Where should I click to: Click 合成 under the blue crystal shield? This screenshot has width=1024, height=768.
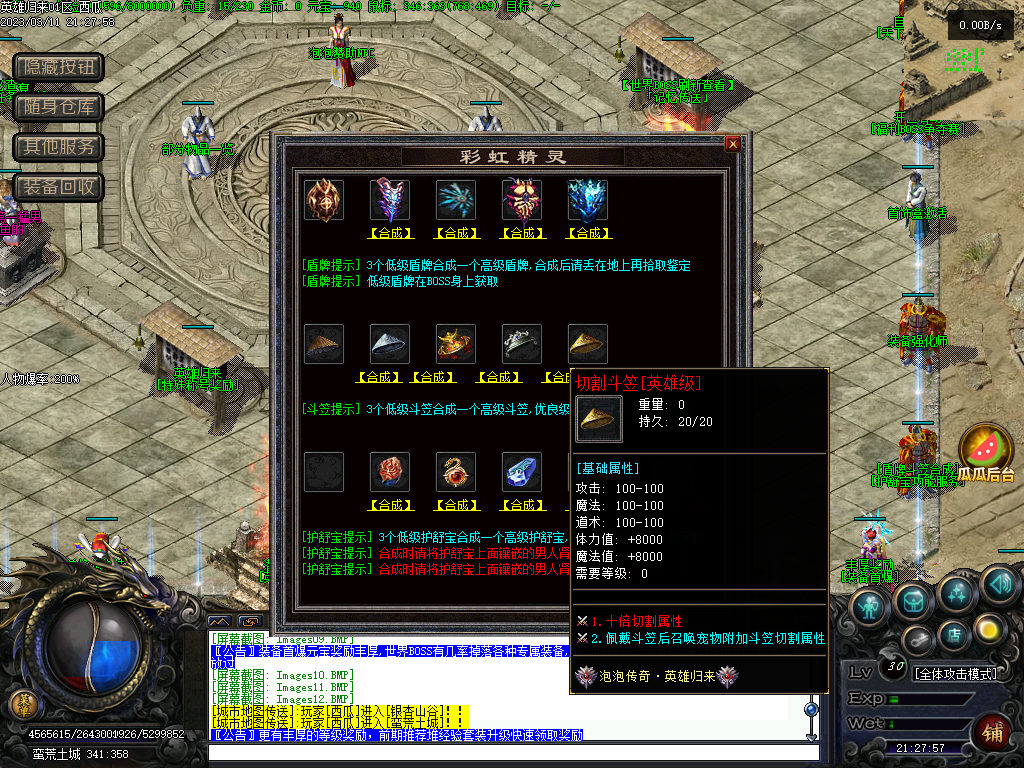[x=588, y=233]
